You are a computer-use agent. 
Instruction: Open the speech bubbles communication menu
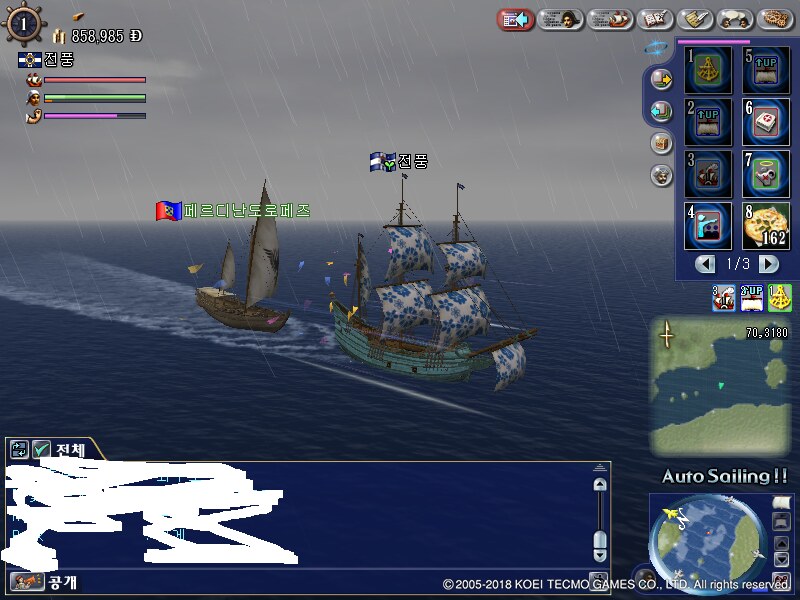tap(736, 19)
